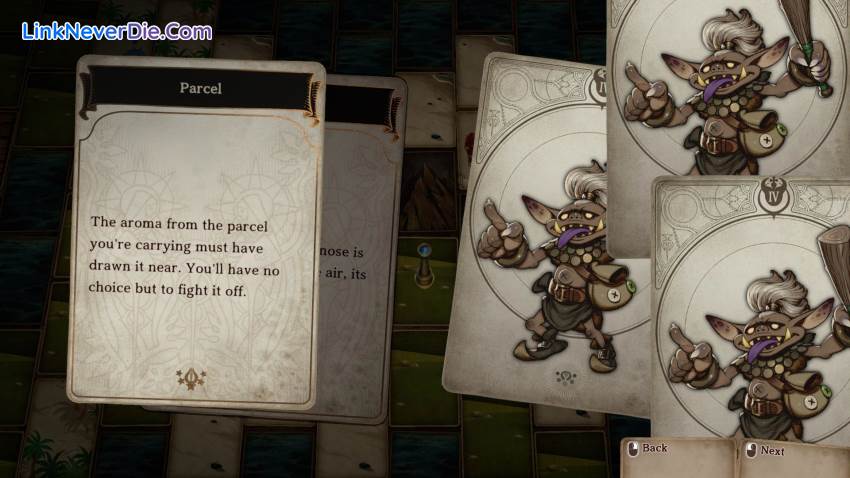Go Back to the previous text
850x478 pixels.
654,449
